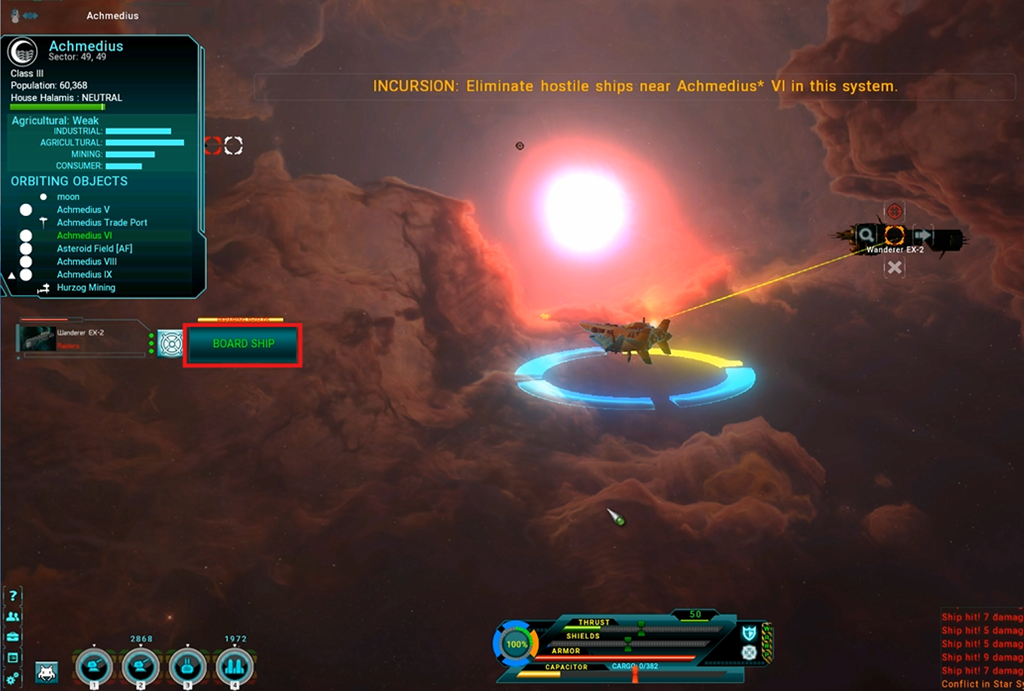Click the BOARD SHIP button
Image resolution: width=1024 pixels, height=691 pixels.
(x=243, y=344)
